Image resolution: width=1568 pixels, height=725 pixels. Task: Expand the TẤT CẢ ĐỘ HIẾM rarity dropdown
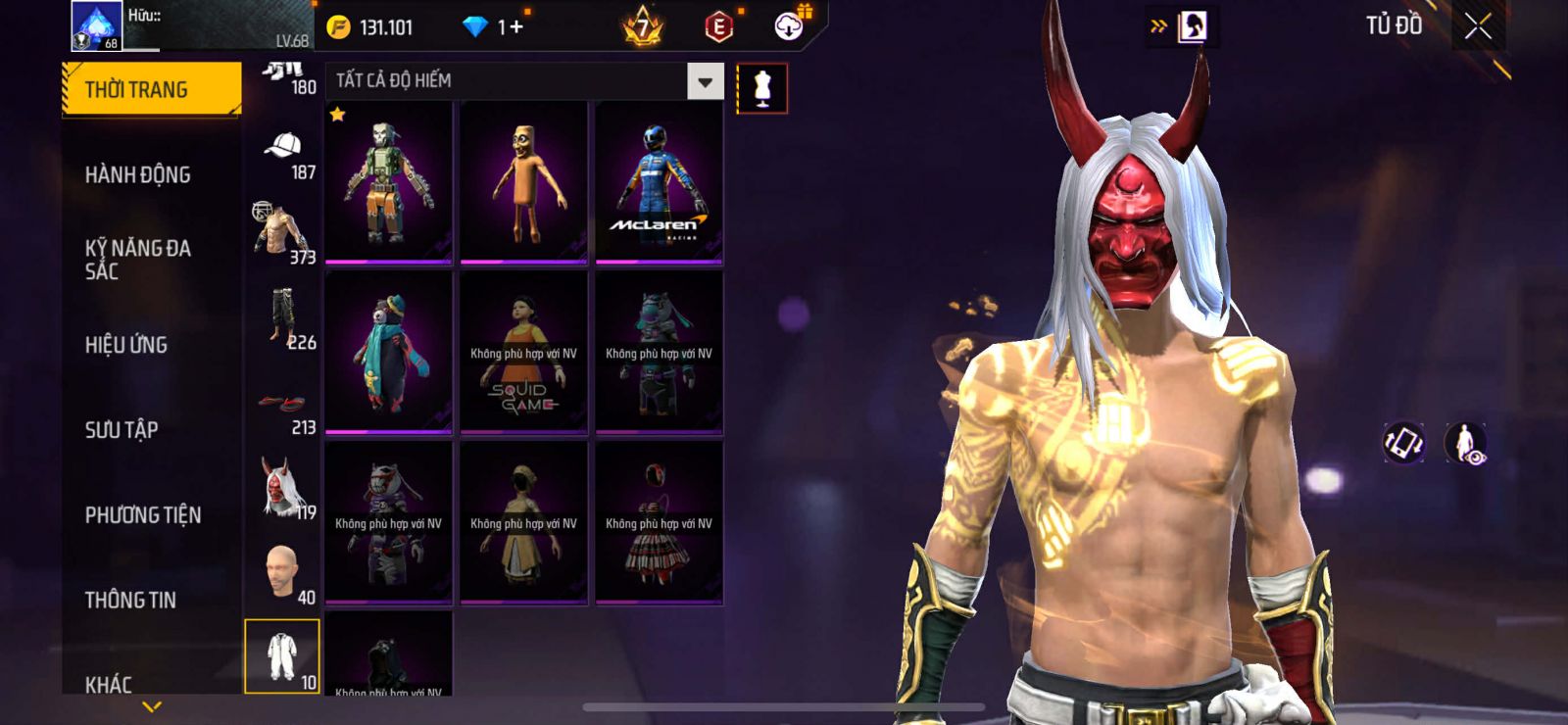point(705,81)
